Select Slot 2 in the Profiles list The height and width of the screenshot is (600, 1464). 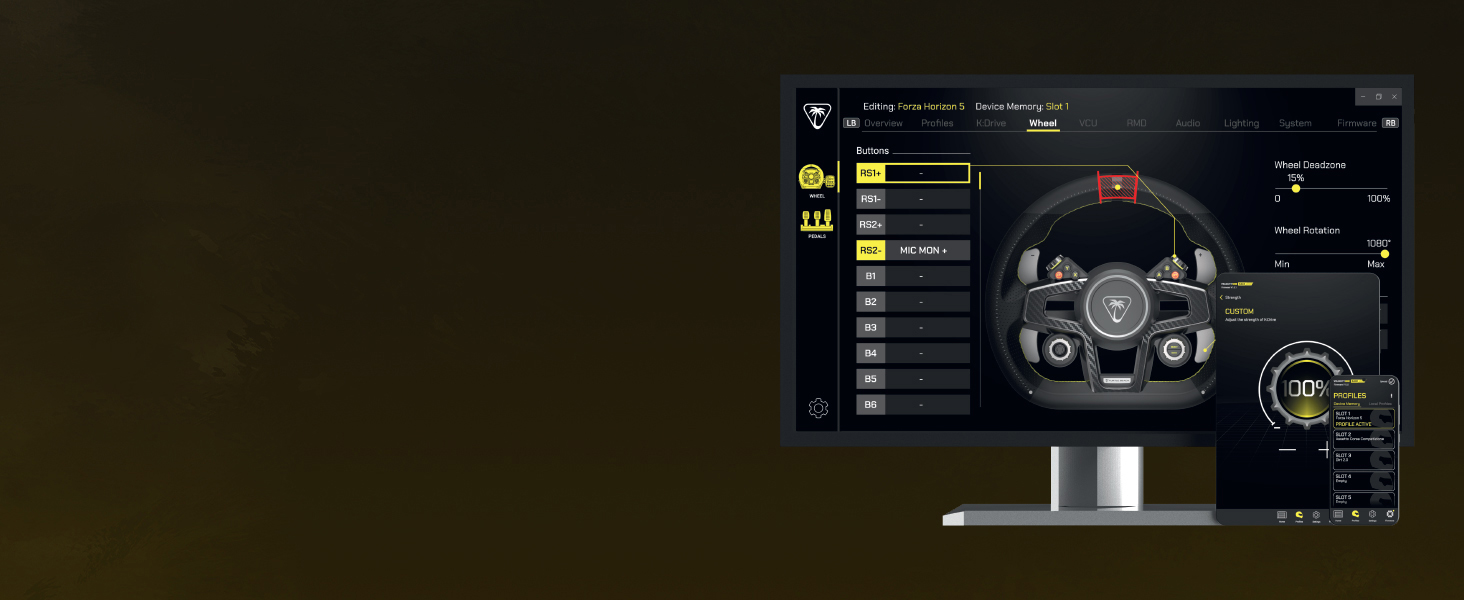1363,438
